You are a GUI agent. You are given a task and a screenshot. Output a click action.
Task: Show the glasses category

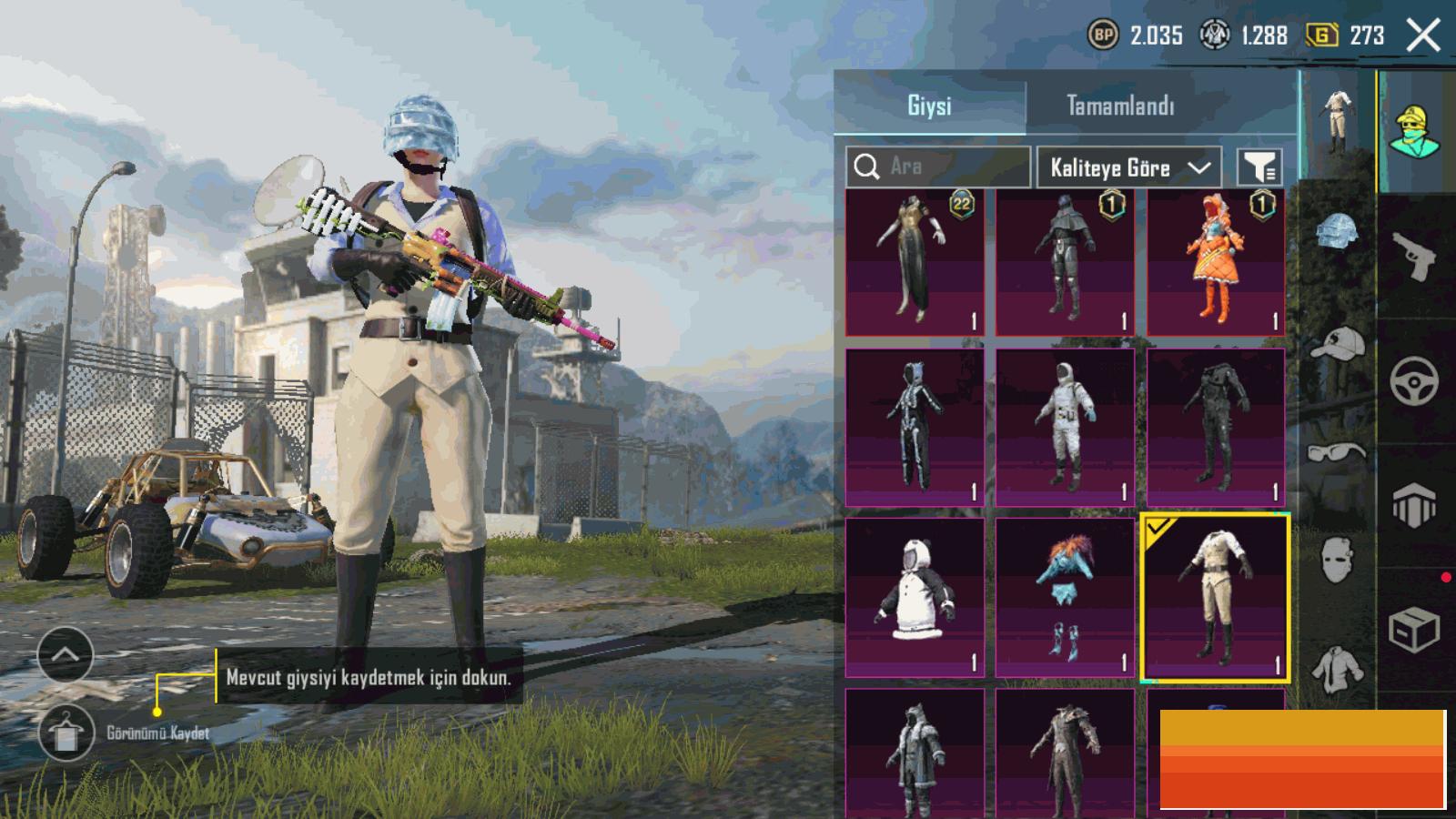[x=1337, y=452]
